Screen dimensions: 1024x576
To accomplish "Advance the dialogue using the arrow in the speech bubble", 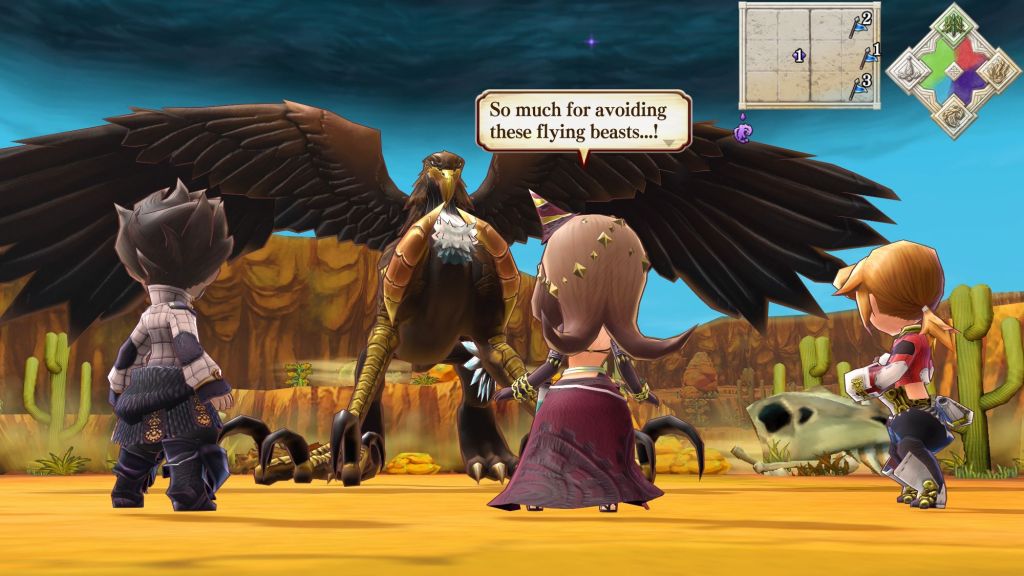I will [668, 143].
